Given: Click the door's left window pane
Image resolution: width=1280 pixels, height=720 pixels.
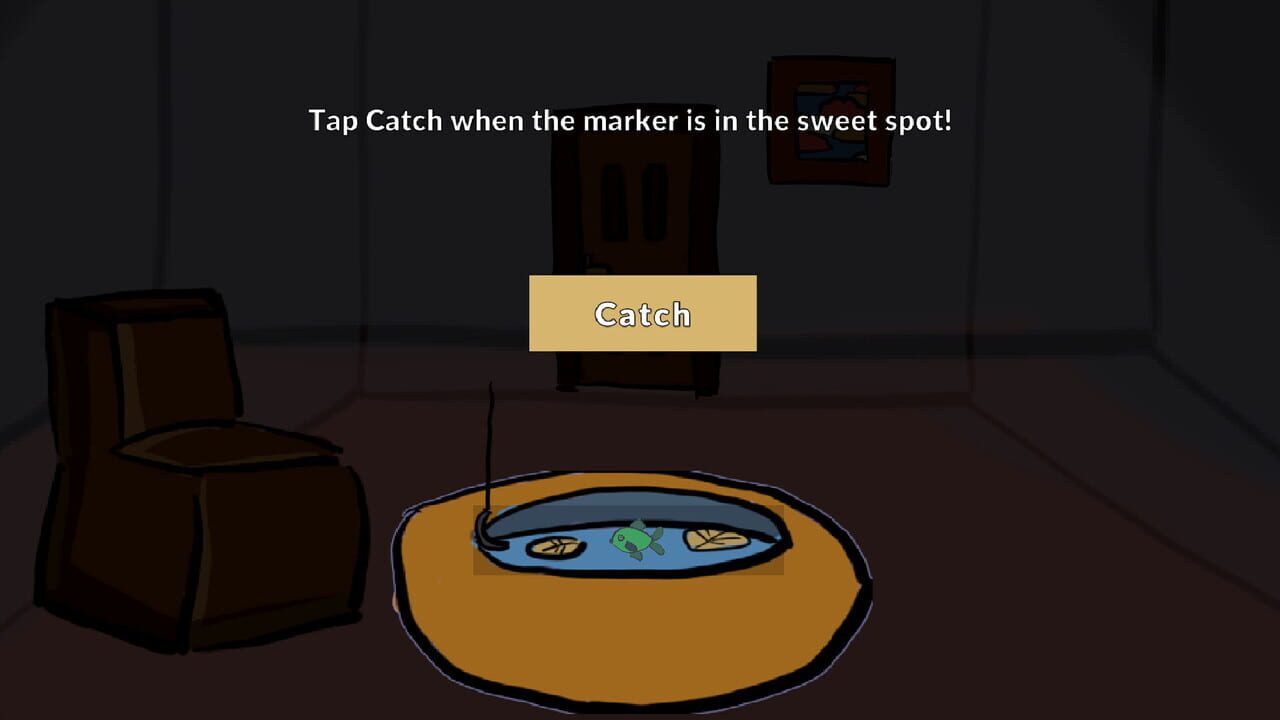Looking at the screenshot, I should tap(614, 200).
